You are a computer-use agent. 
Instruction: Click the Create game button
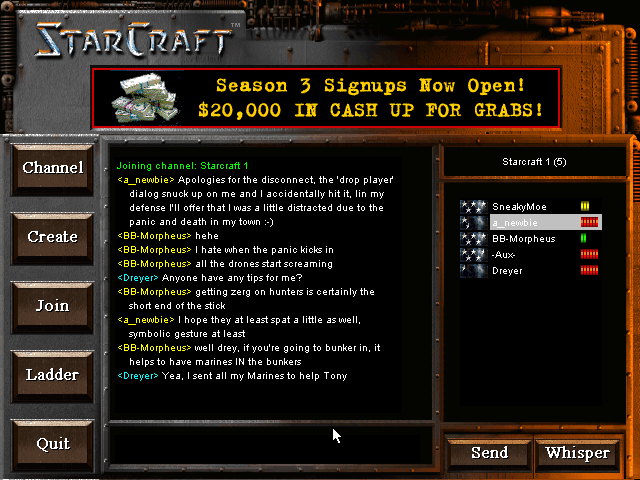coord(53,237)
